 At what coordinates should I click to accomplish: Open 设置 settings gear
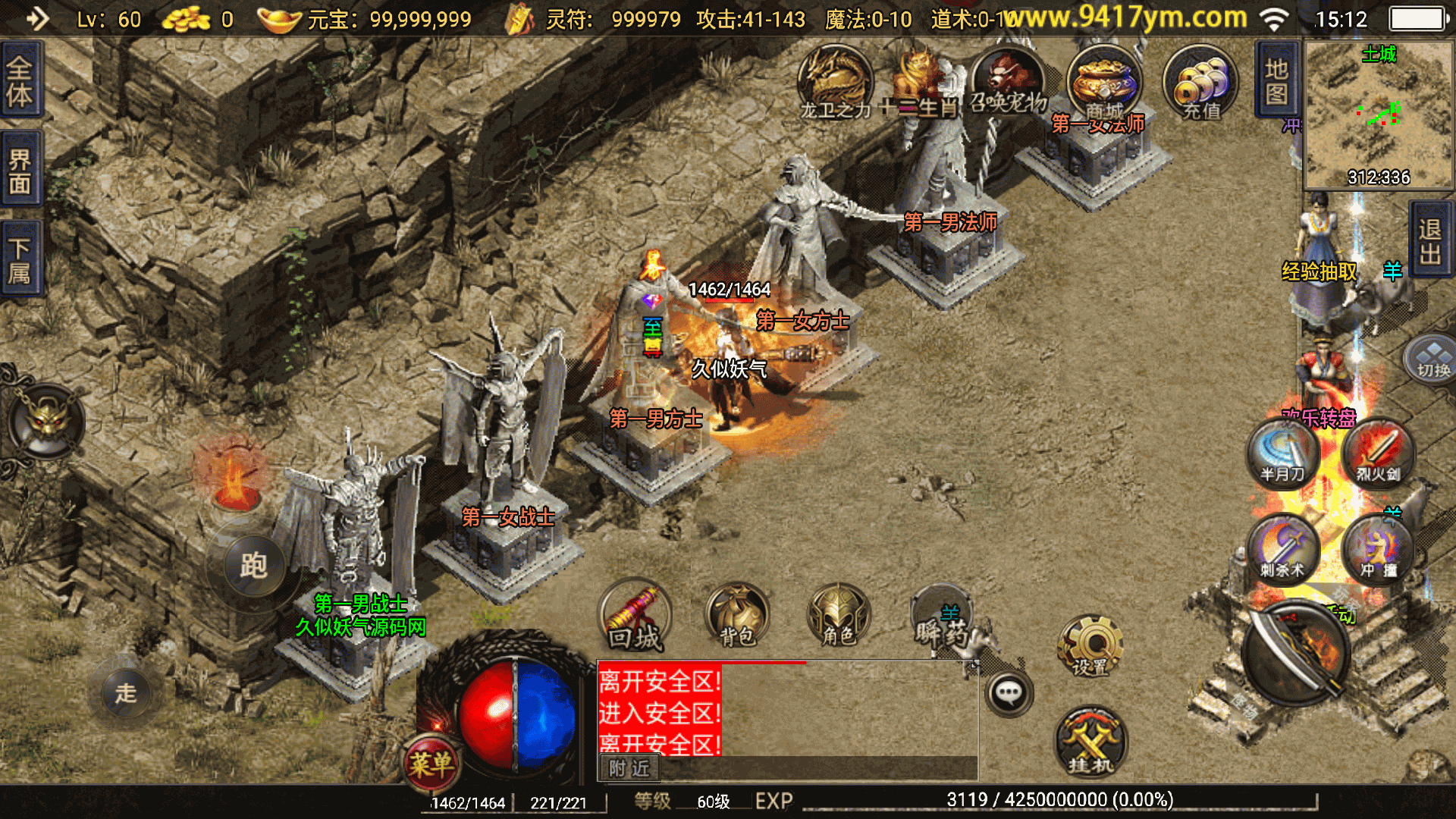[x=1090, y=647]
